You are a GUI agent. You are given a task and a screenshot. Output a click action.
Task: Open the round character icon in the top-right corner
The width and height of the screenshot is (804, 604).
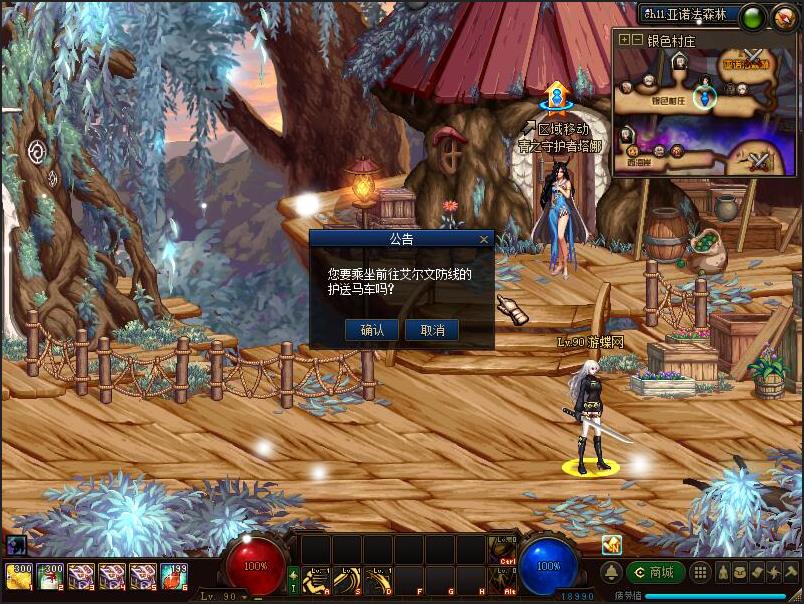click(786, 16)
